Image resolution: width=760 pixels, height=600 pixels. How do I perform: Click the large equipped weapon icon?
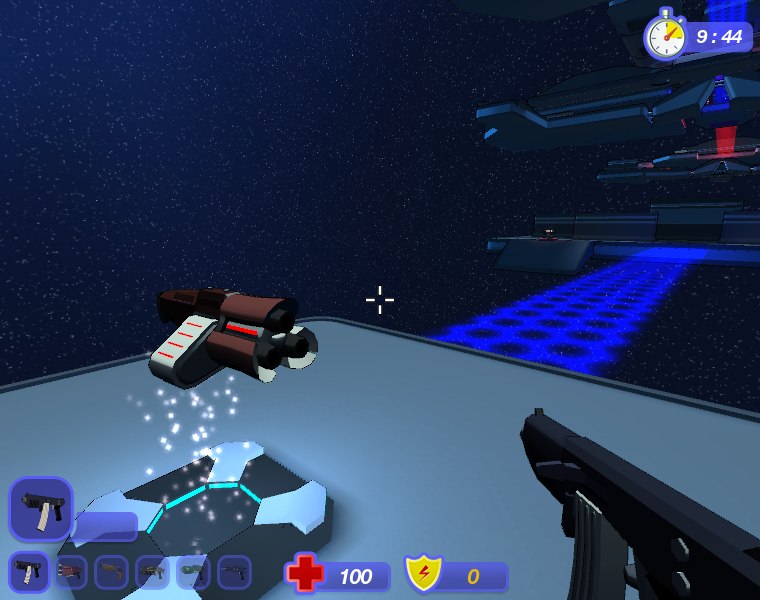point(40,508)
